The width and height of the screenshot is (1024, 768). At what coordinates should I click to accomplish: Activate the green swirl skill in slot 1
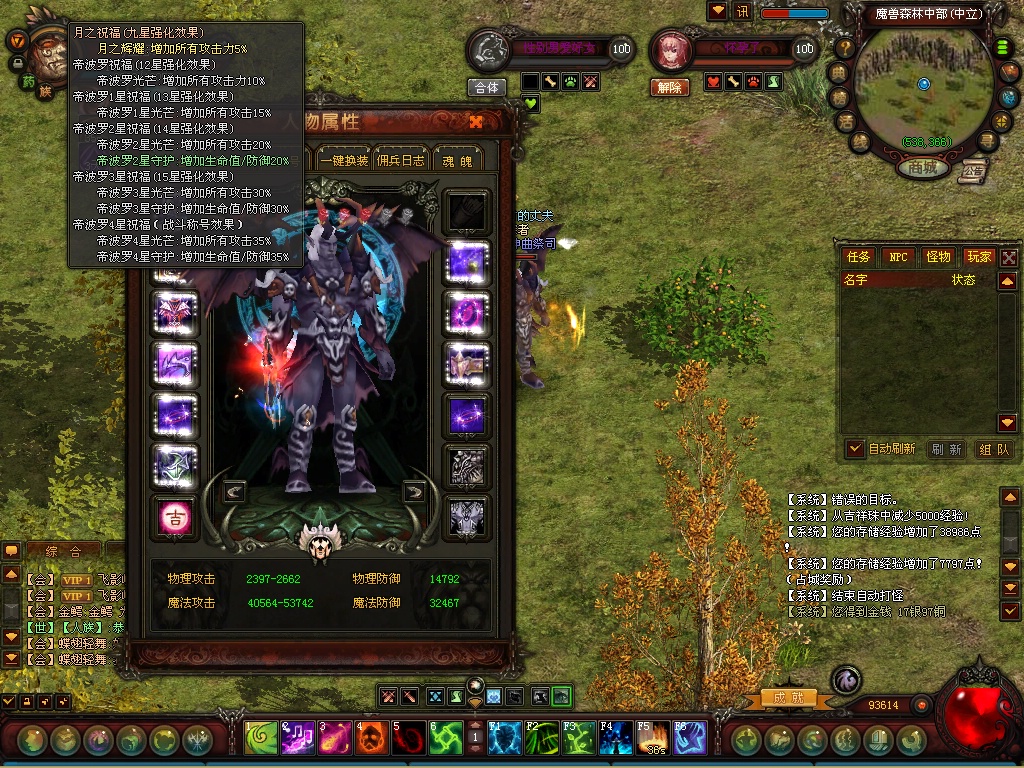pyautogui.click(x=261, y=739)
